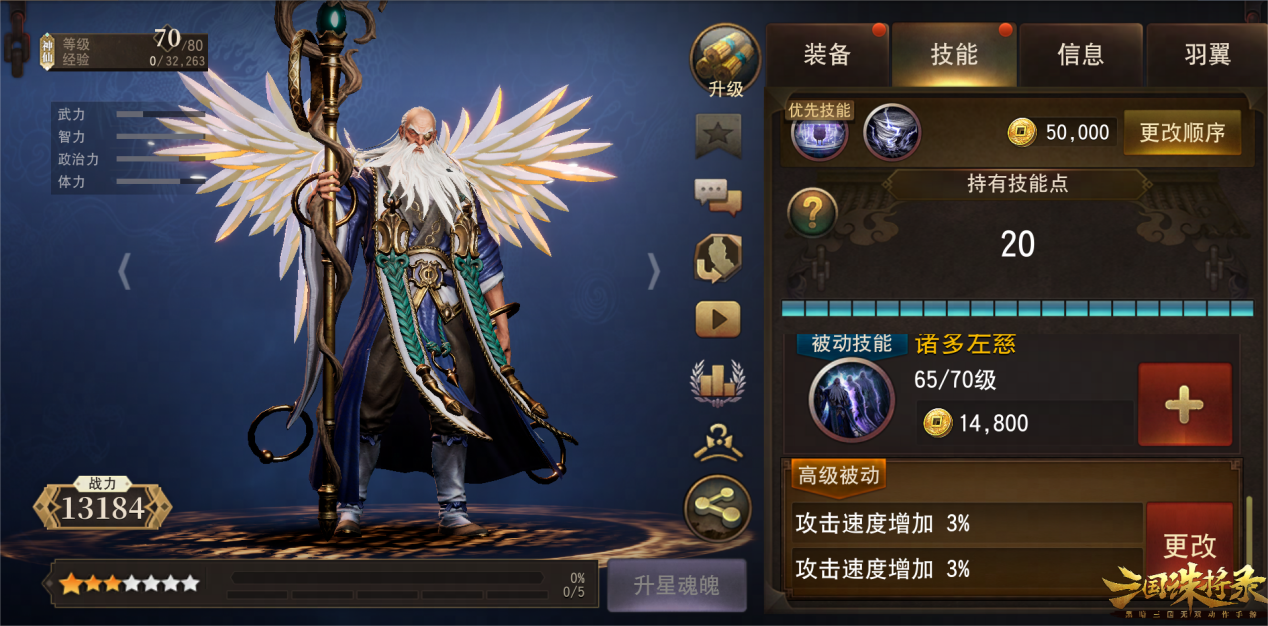Click the 升星魂魄 star-up button

tap(676, 585)
